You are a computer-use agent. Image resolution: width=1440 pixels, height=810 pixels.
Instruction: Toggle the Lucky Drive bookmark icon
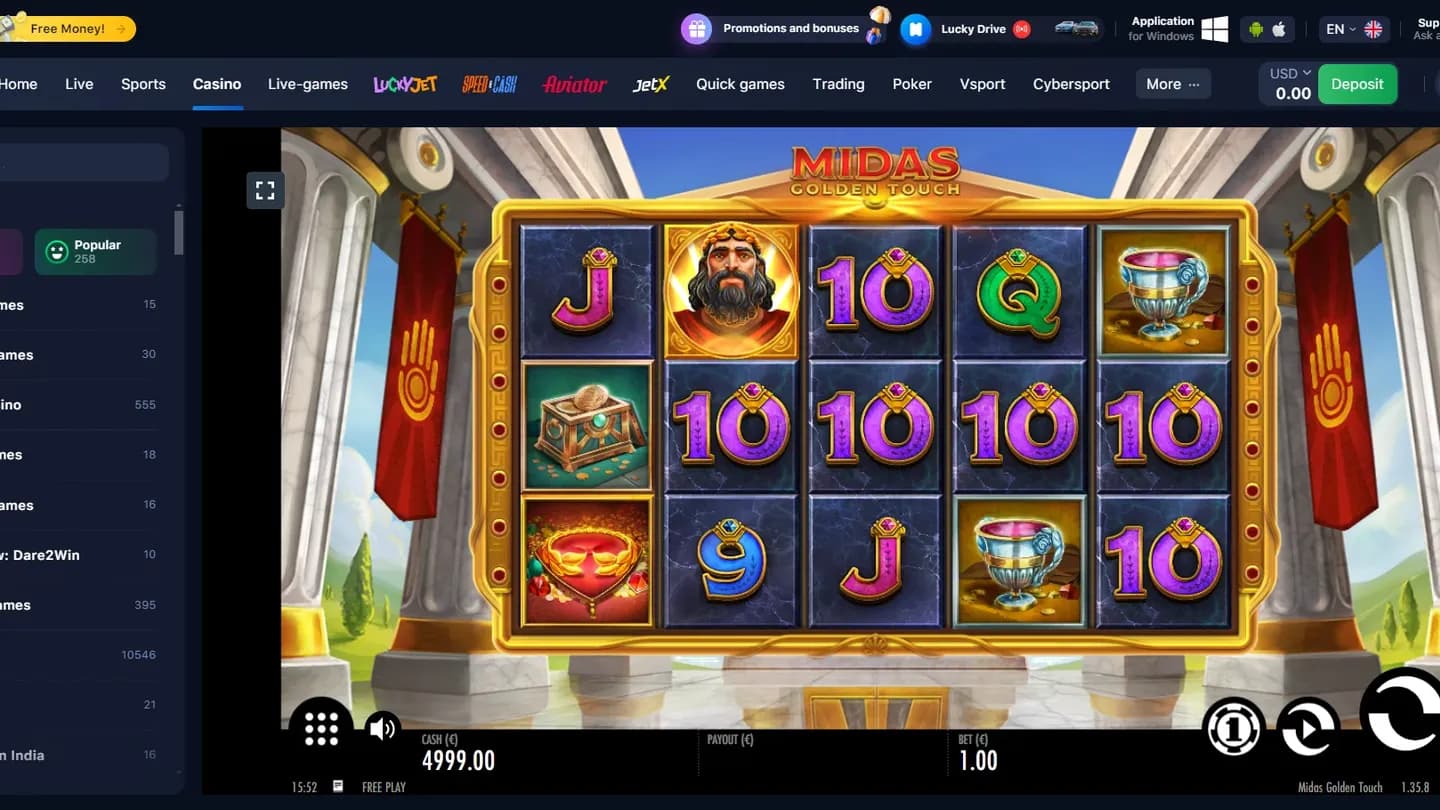[916, 29]
